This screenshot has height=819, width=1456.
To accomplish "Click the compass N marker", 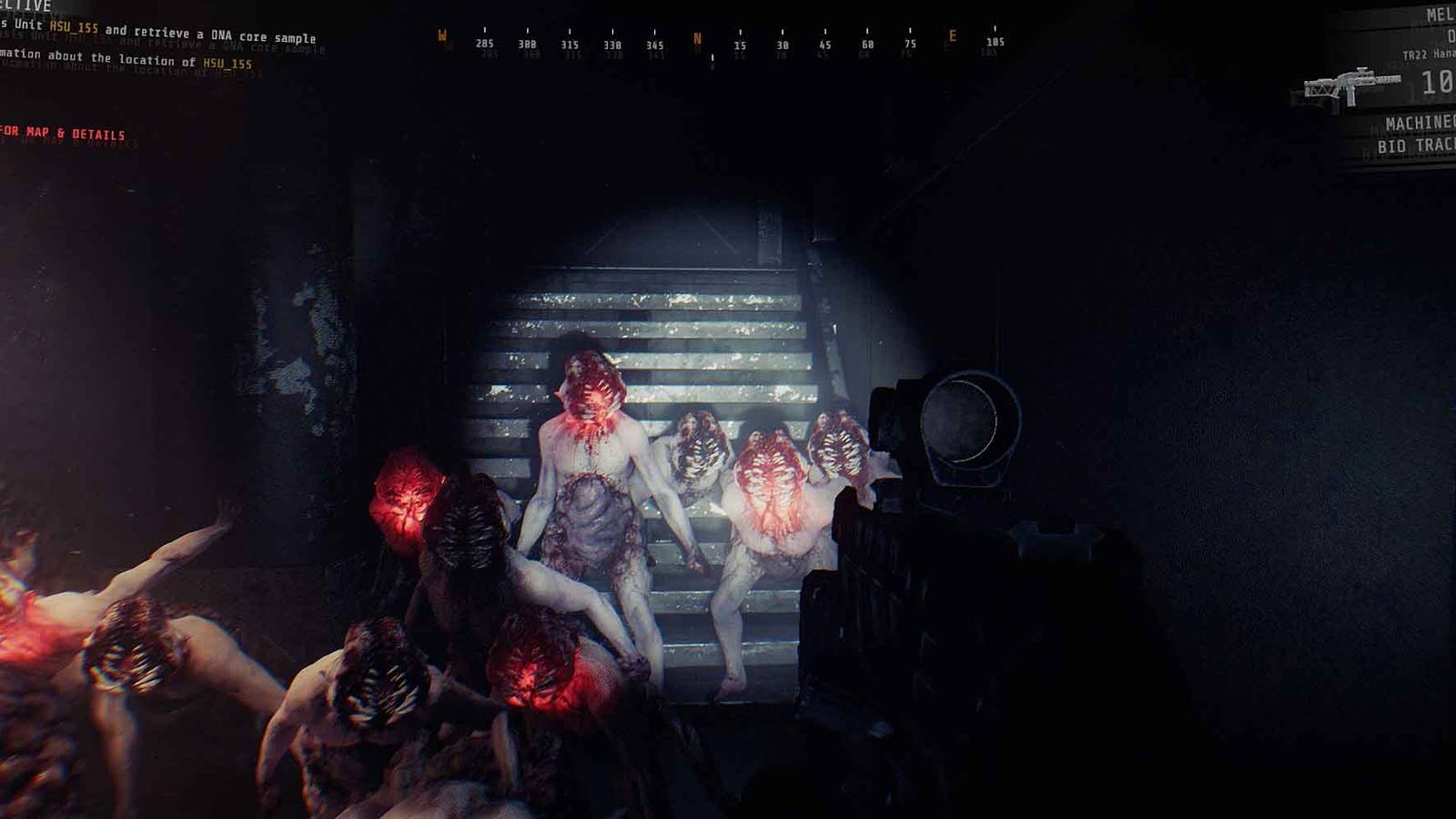I will [x=697, y=36].
